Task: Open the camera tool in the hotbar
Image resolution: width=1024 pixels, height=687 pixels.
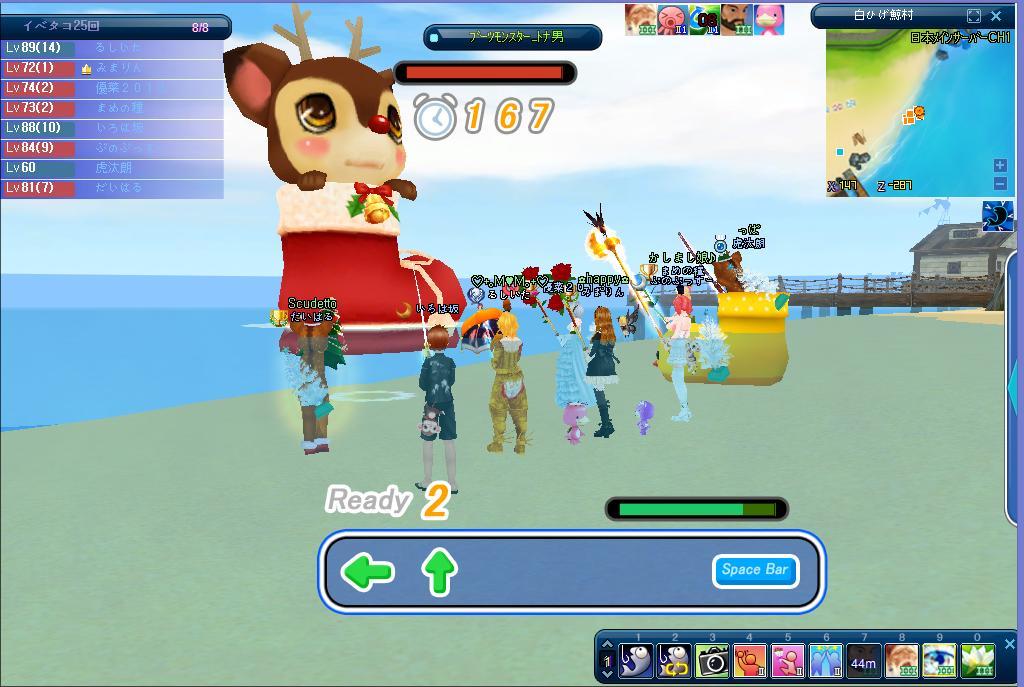Action: 712,661
